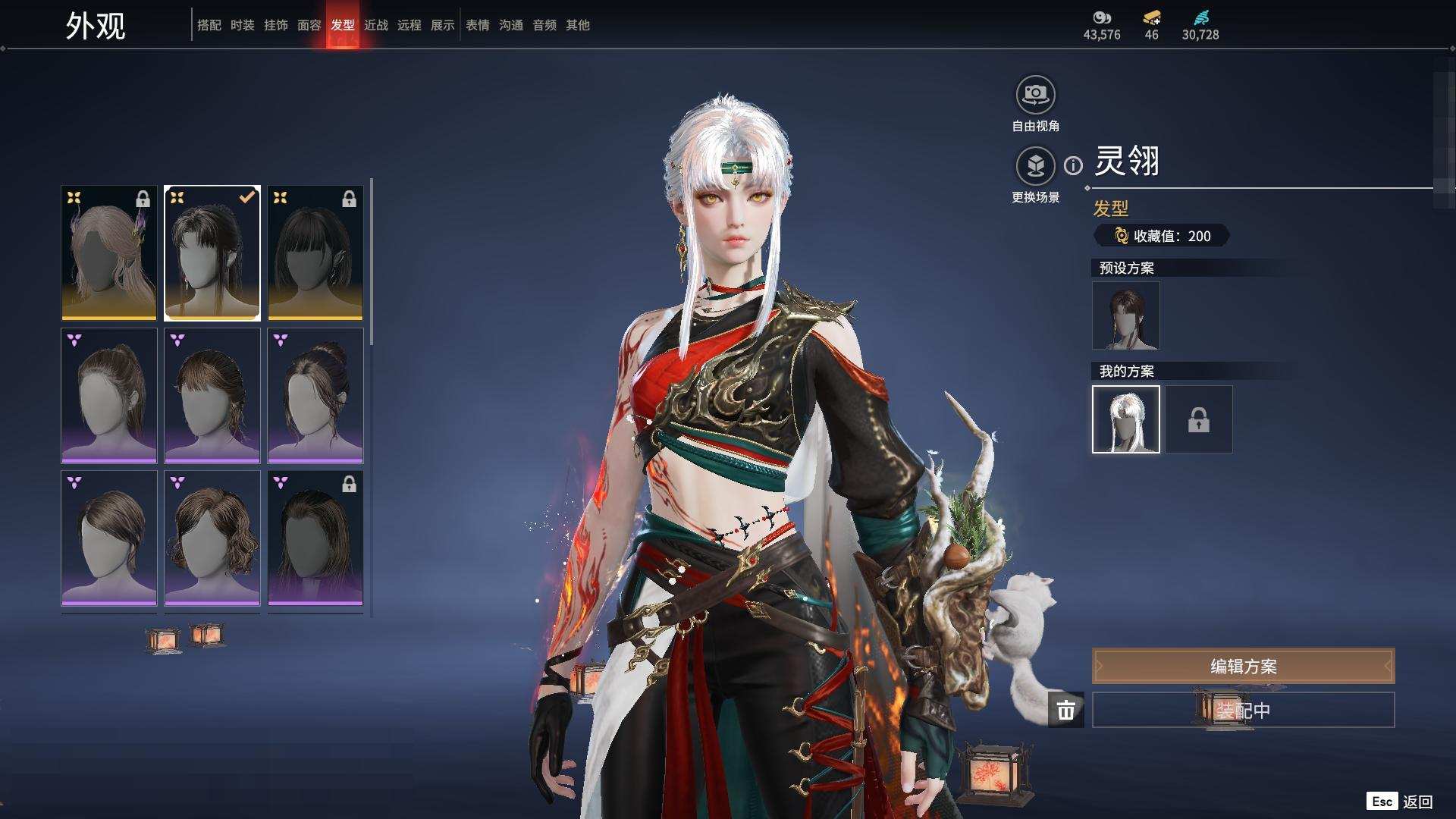Viewport: 1456px width, 819px height.
Task: Choose the preset hairstyle under 预设方案
Action: coord(1125,315)
